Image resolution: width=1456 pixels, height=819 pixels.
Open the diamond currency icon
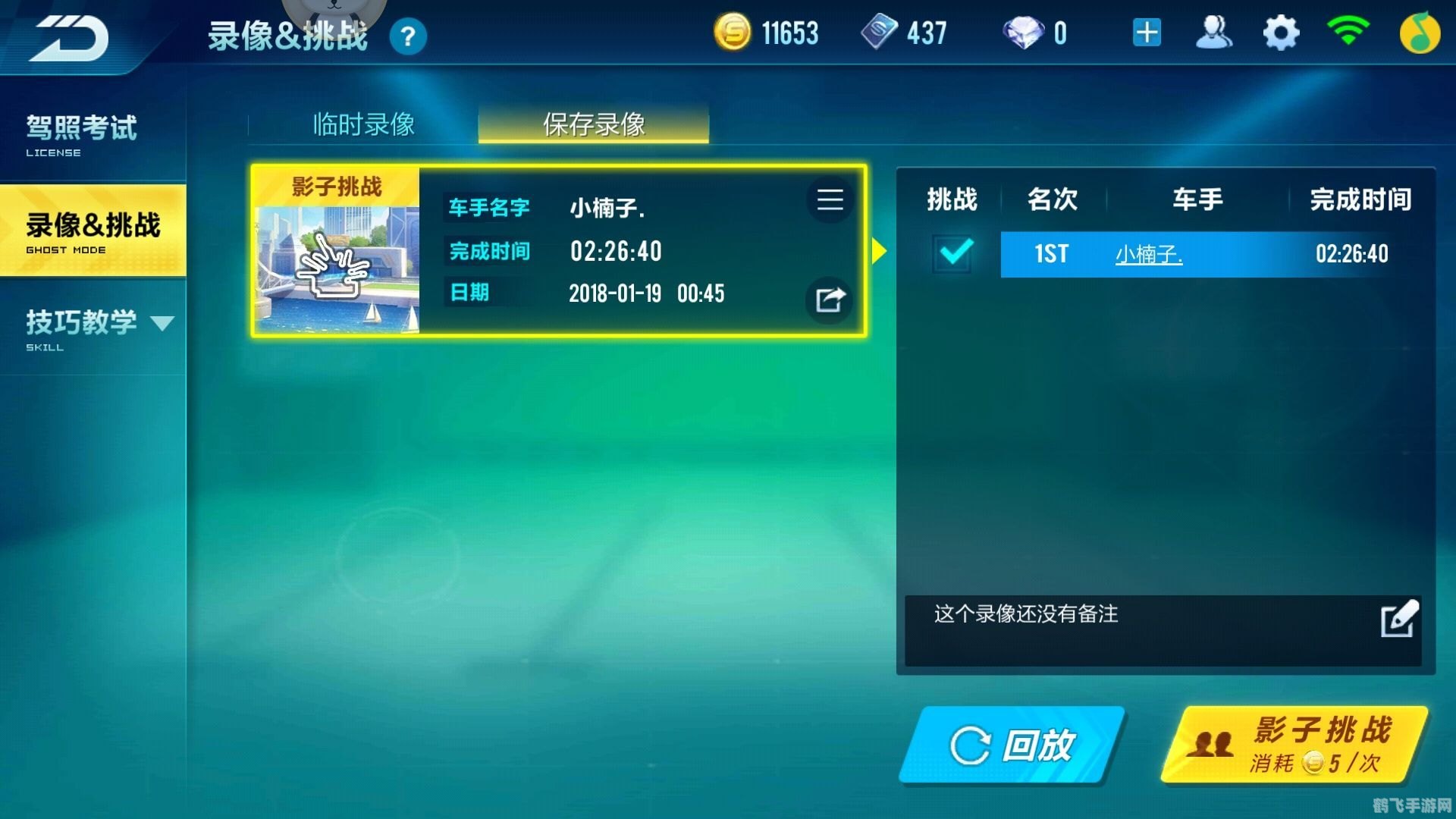click(1028, 32)
